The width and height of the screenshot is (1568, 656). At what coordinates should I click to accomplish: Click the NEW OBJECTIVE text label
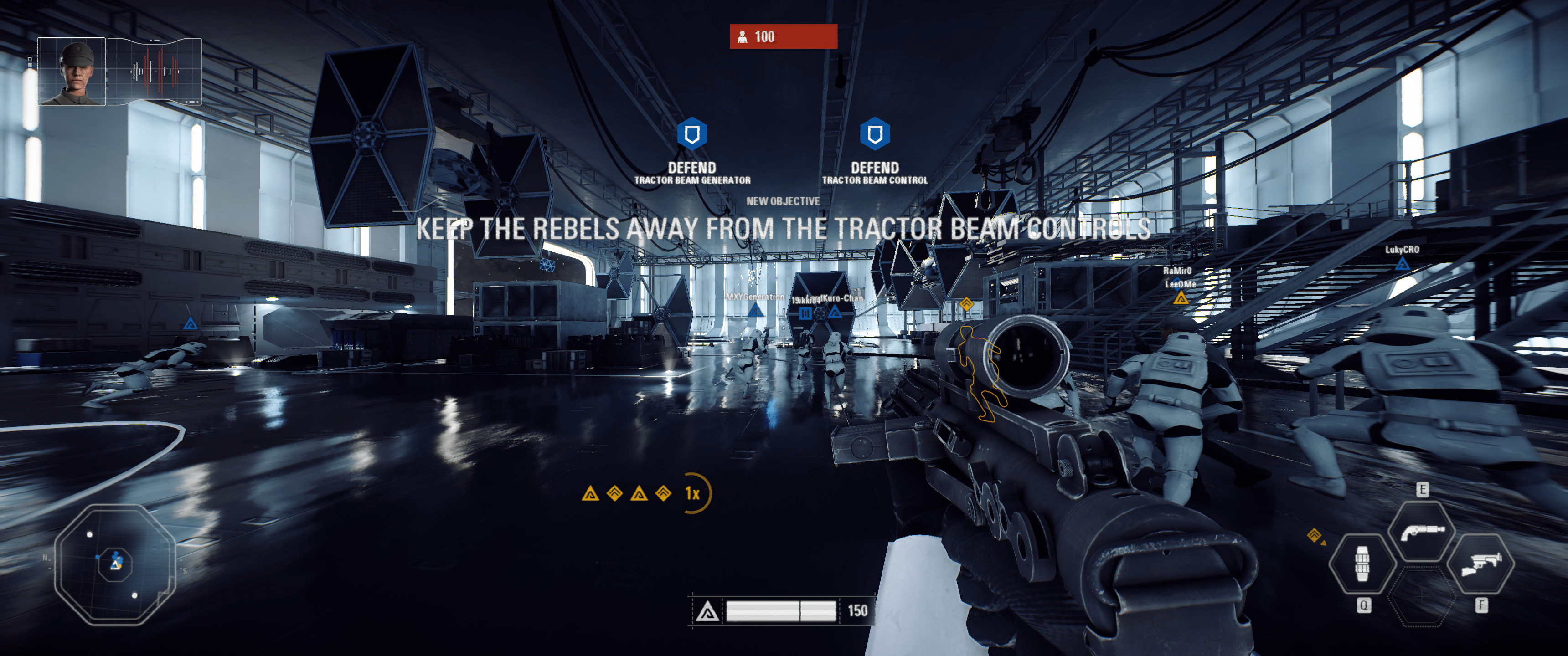coord(784,201)
